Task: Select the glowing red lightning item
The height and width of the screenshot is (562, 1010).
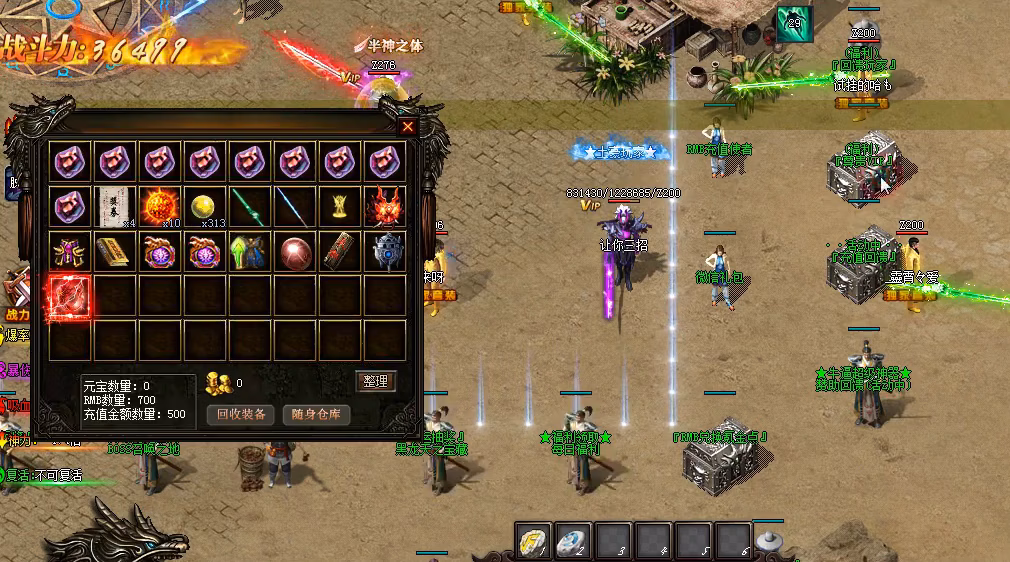Action: point(71,296)
